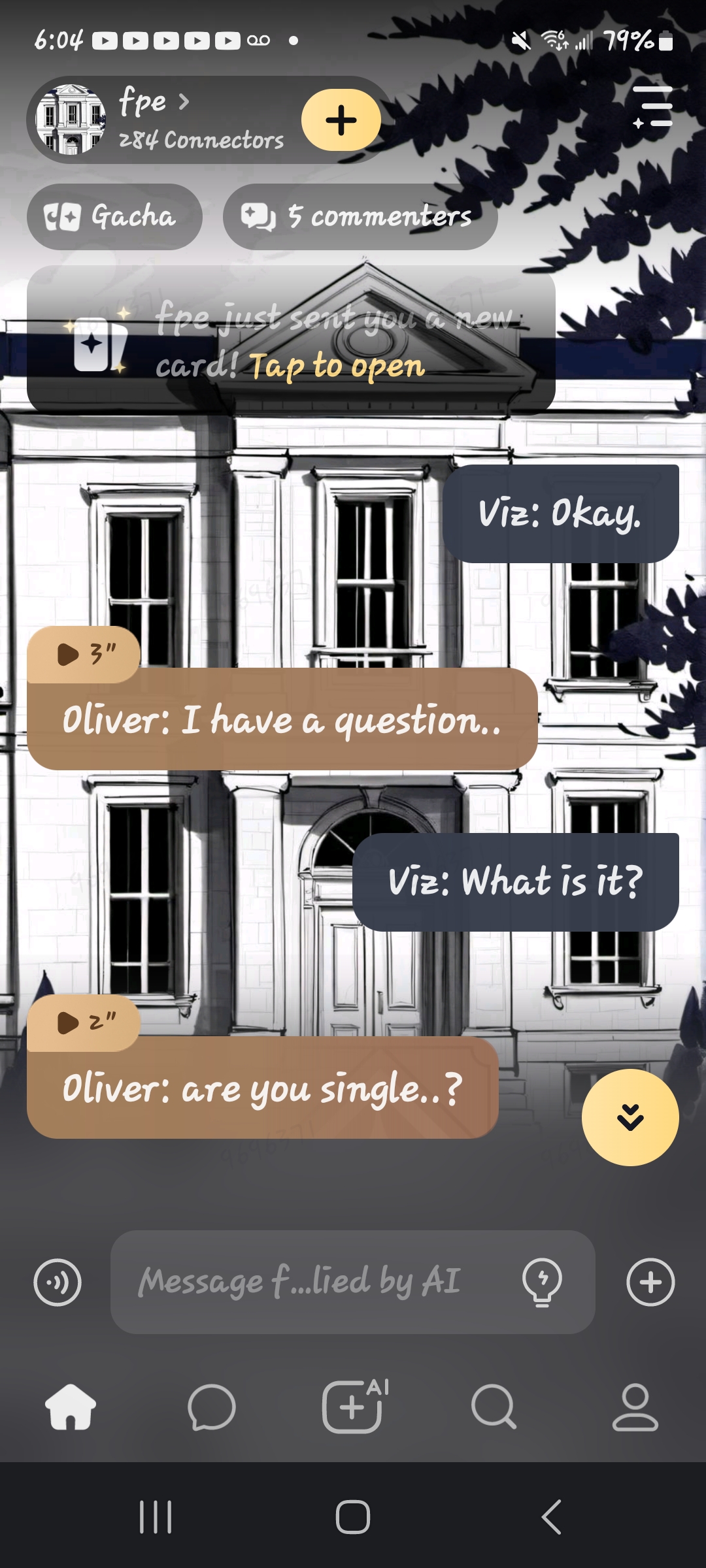View the 5 commenters

click(360, 217)
